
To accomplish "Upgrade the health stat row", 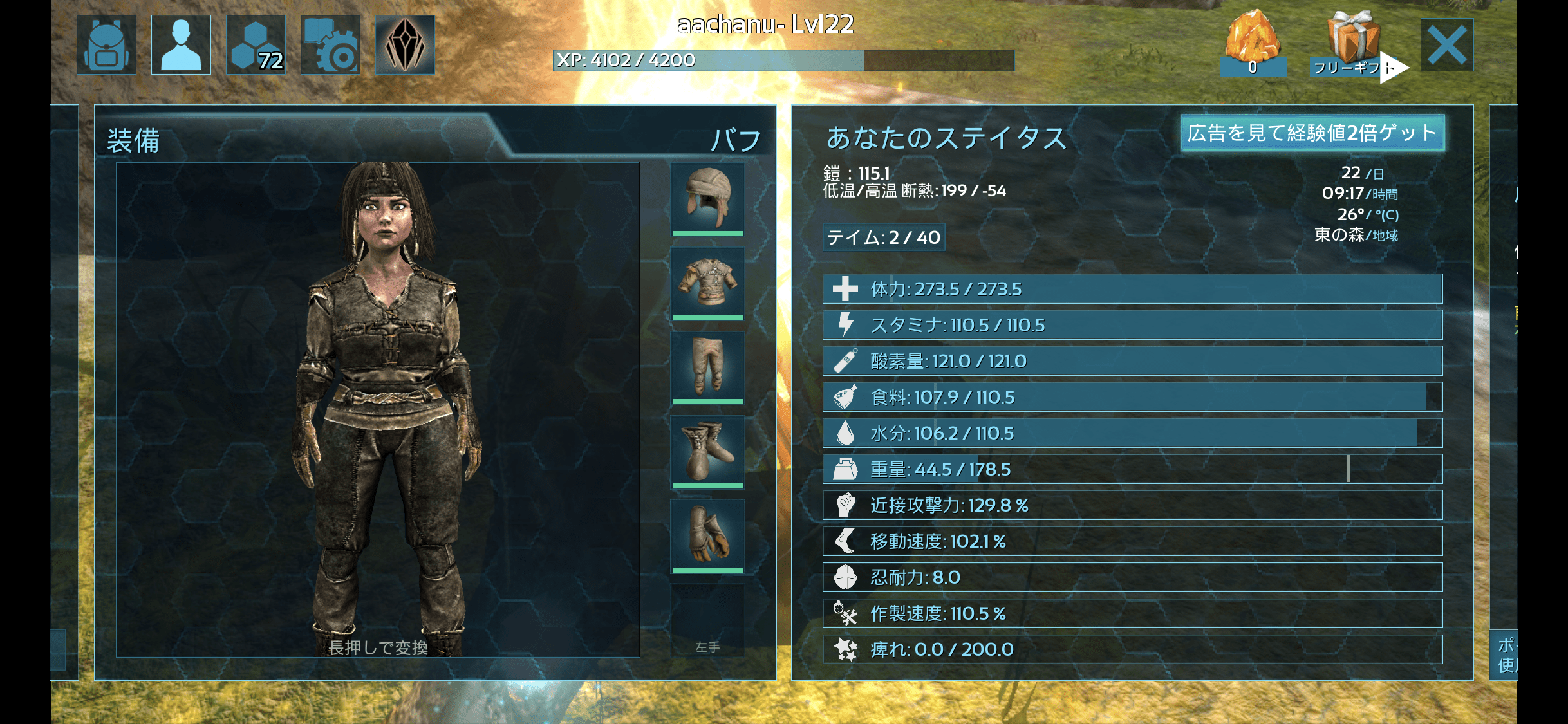I will point(1132,289).
